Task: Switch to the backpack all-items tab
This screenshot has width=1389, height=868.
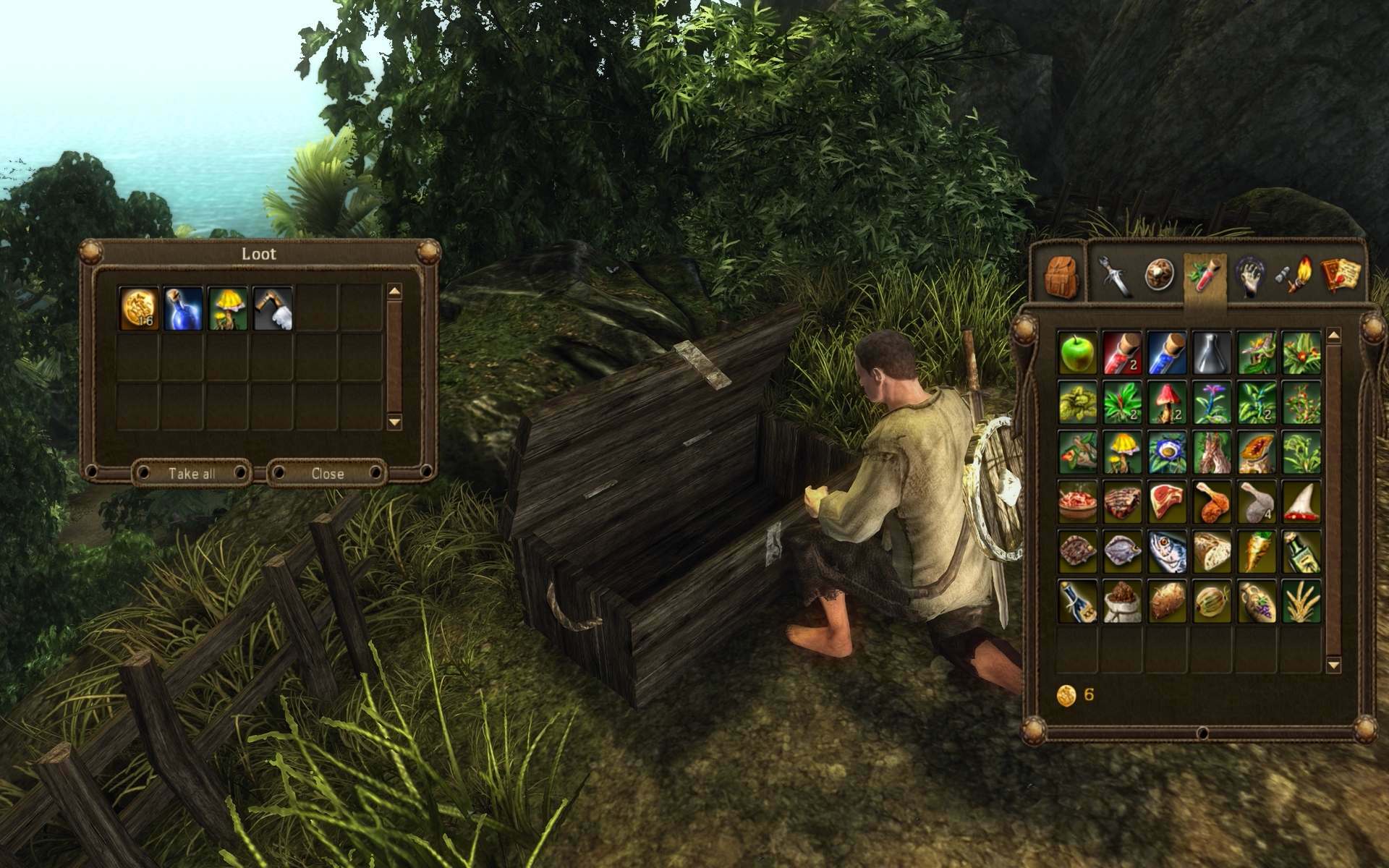Action: (1062, 277)
